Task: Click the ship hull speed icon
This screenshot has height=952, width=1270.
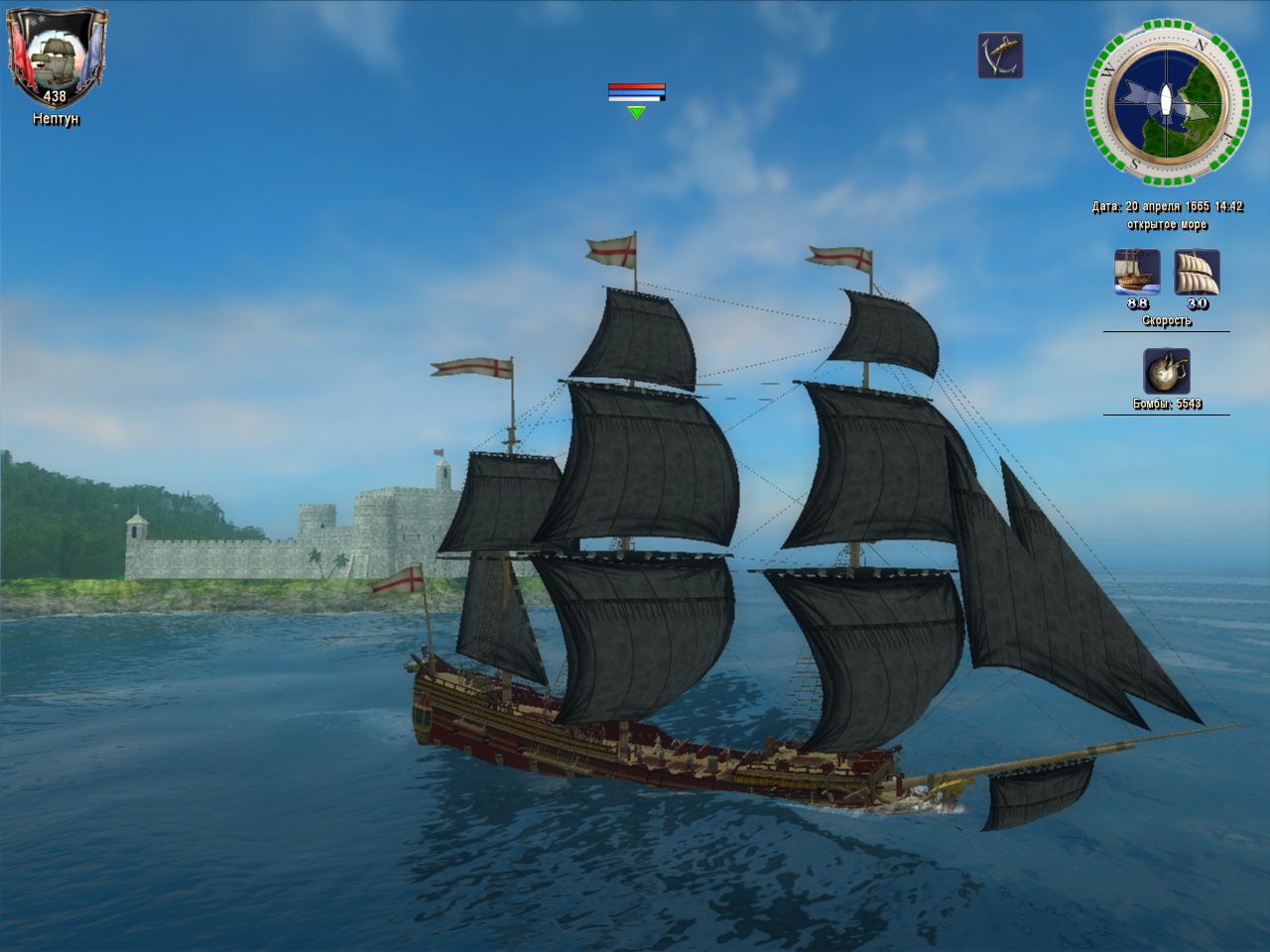Action: [x=1137, y=272]
